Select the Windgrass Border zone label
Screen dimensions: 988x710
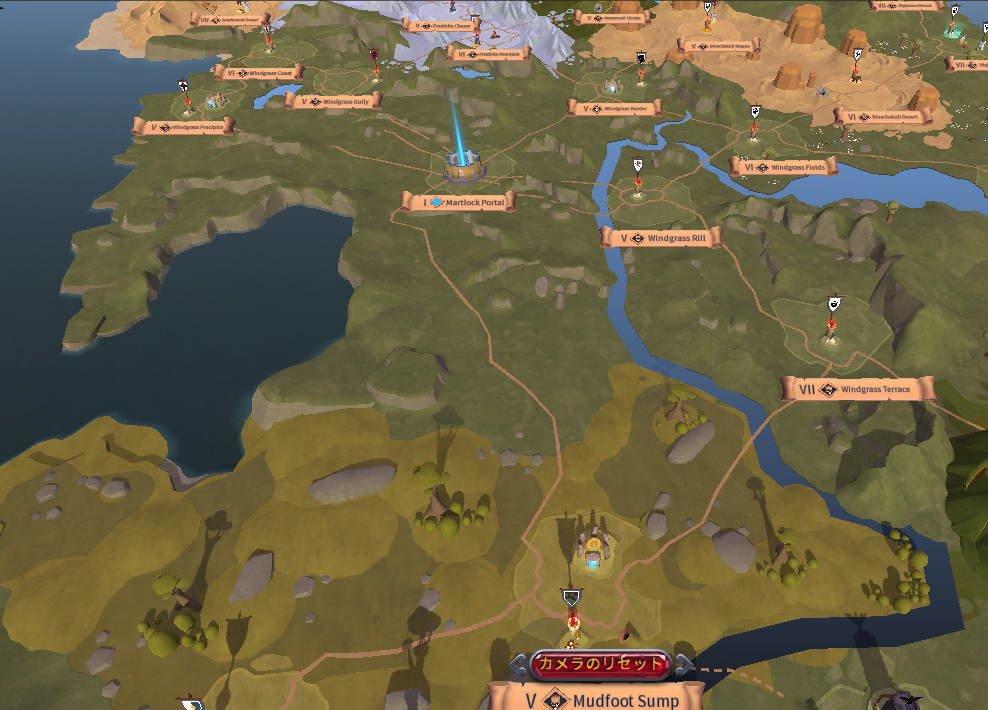614,108
